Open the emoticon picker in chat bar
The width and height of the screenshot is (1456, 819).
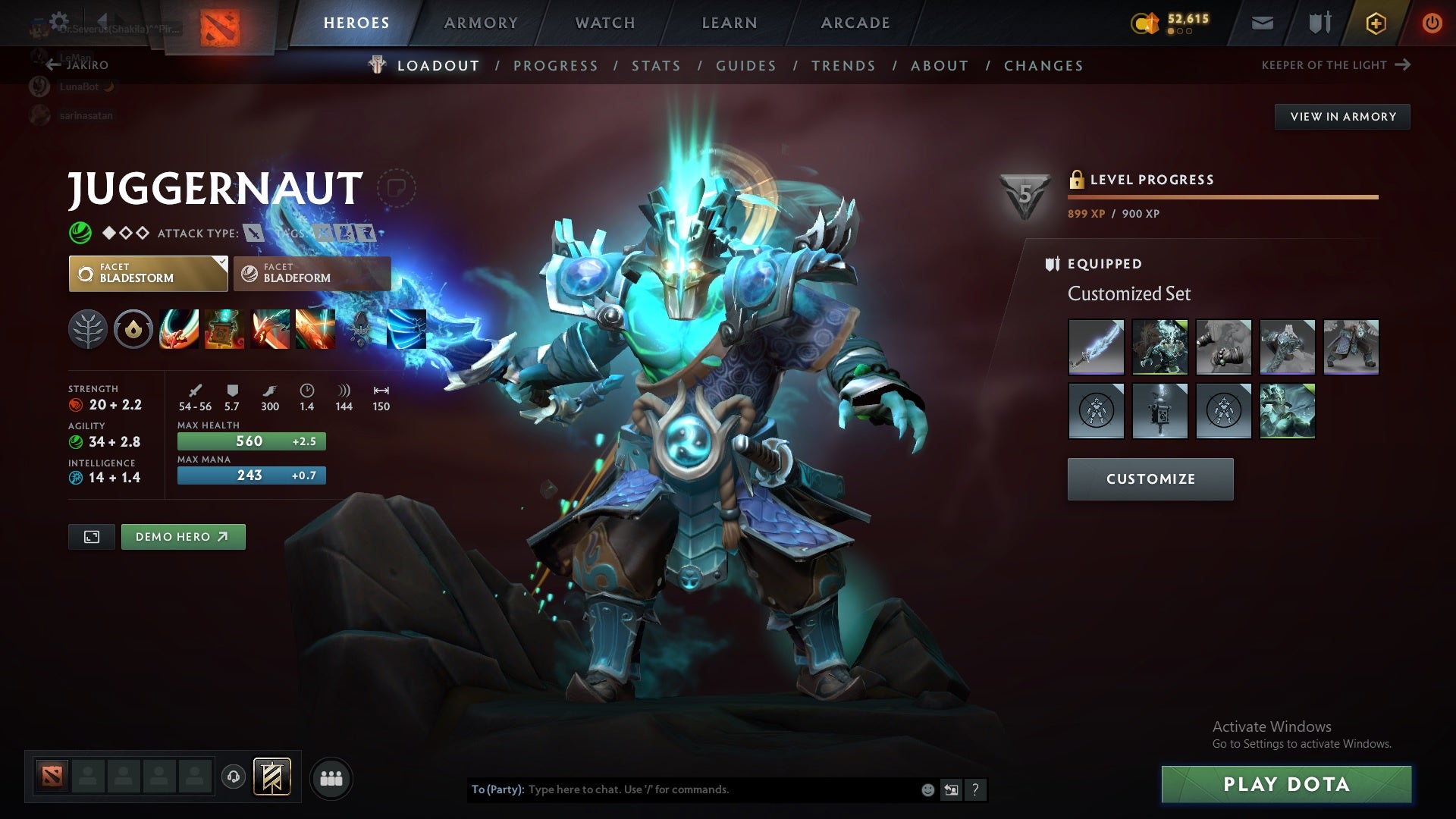(x=927, y=789)
